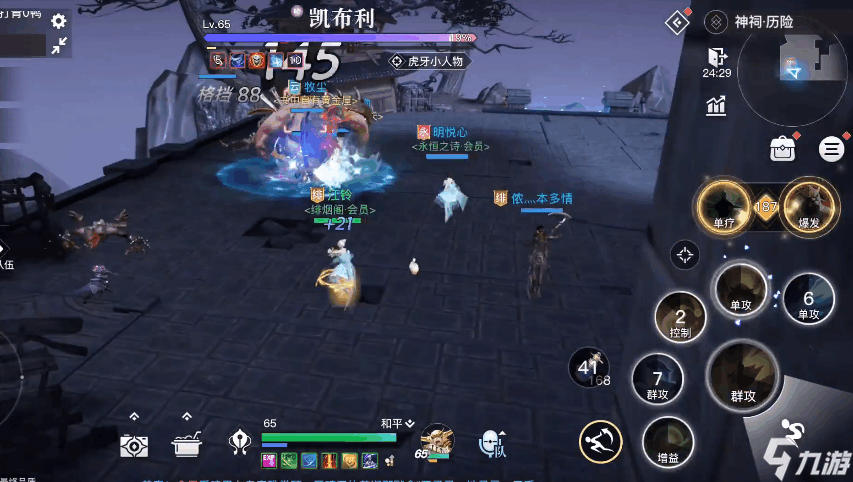Activate the 爆发 burst skill
The height and width of the screenshot is (482, 853).
809,205
